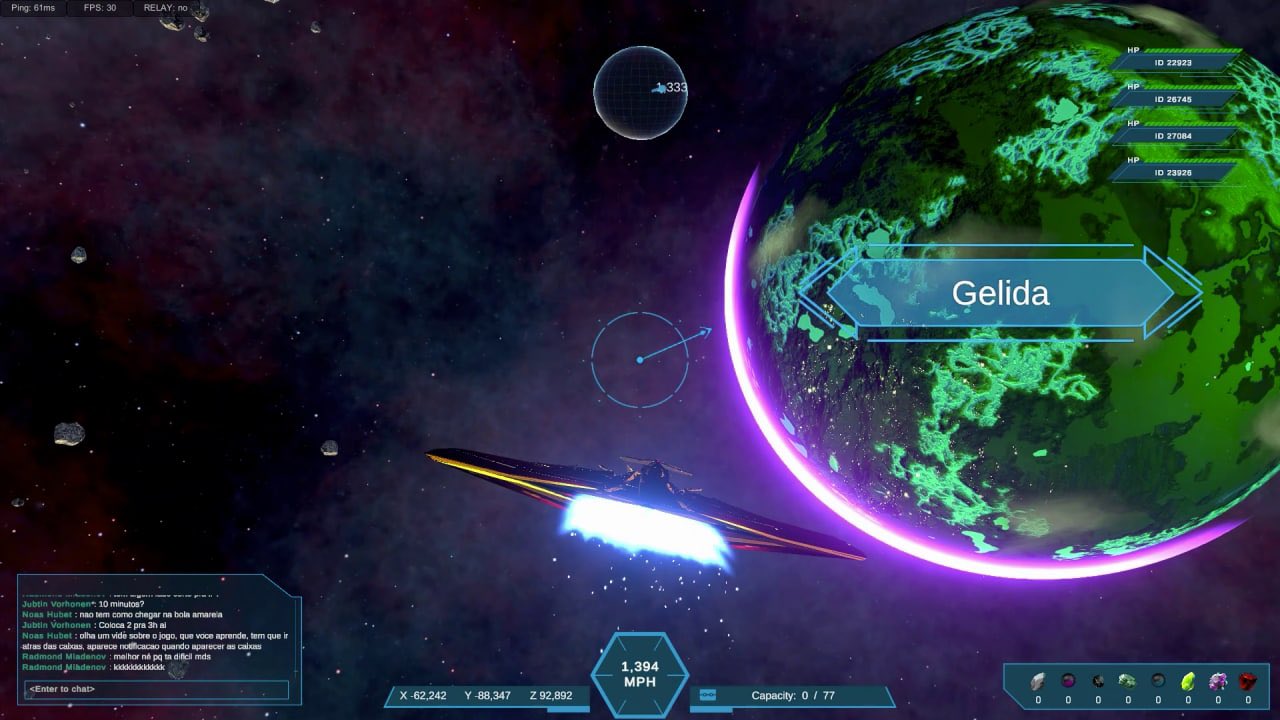Select the red ore resource icon
The height and width of the screenshot is (720, 1280).
point(1247,681)
